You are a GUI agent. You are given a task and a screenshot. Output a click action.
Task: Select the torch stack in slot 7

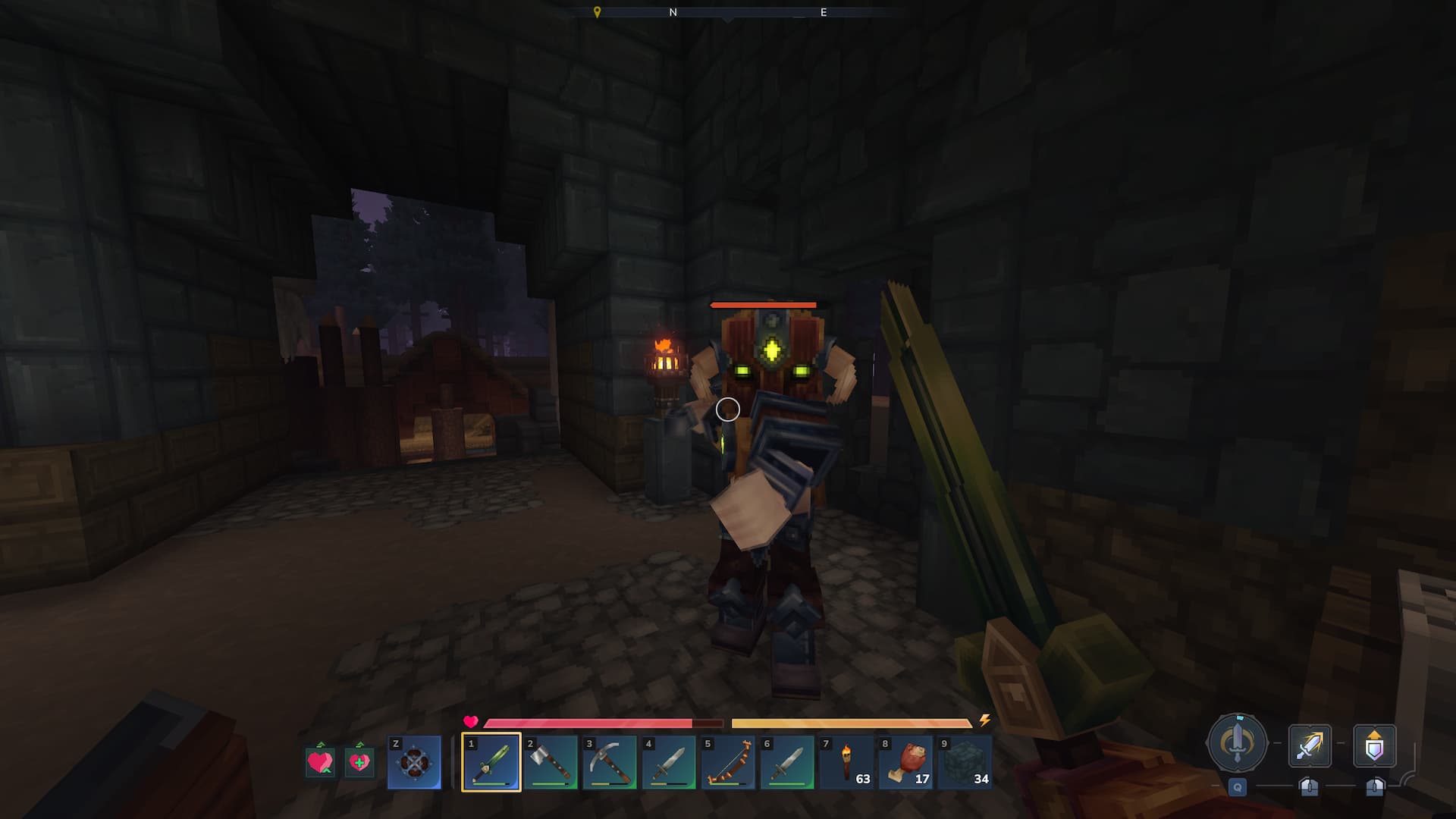[846, 762]
